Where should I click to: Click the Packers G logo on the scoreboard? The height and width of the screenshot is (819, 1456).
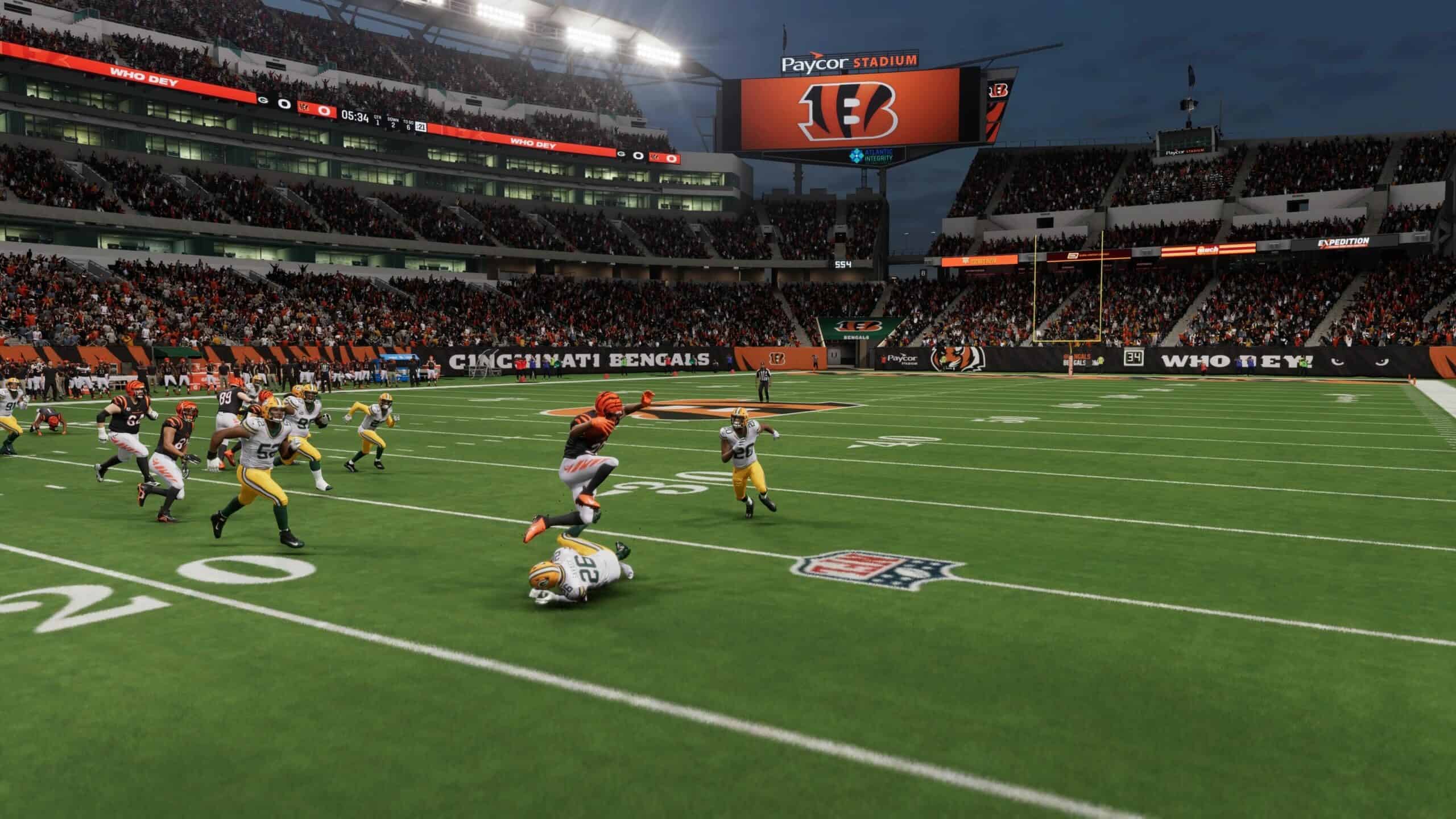click(263, 100)
